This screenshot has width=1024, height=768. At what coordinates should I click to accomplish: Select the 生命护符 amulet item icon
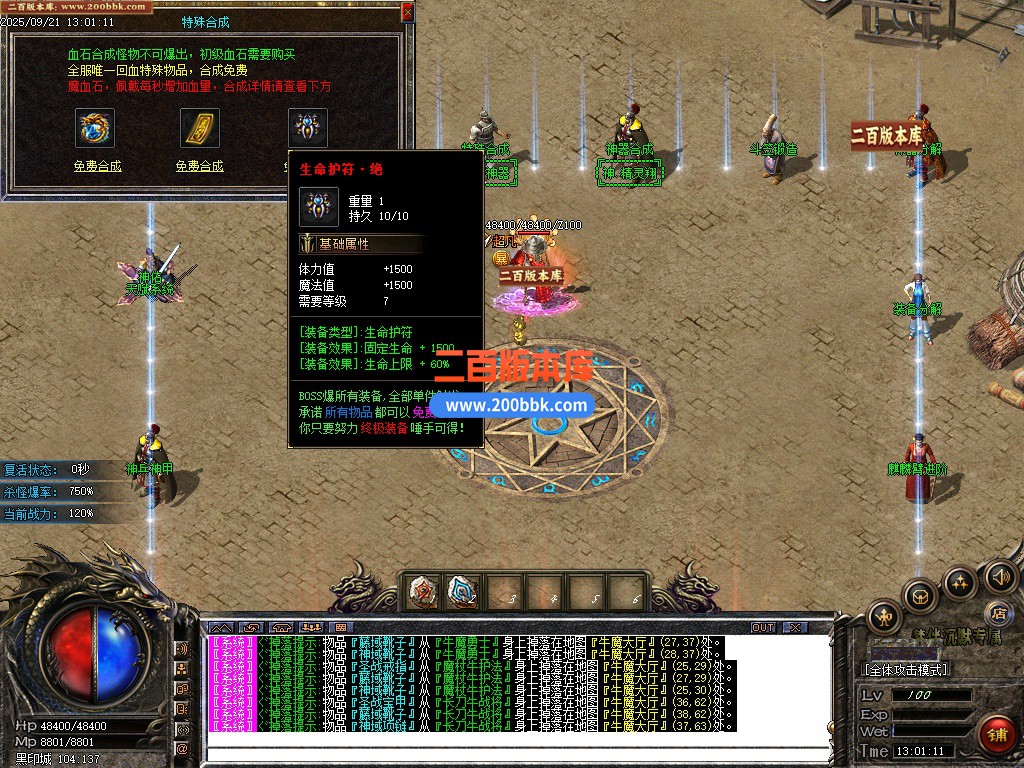307,128
